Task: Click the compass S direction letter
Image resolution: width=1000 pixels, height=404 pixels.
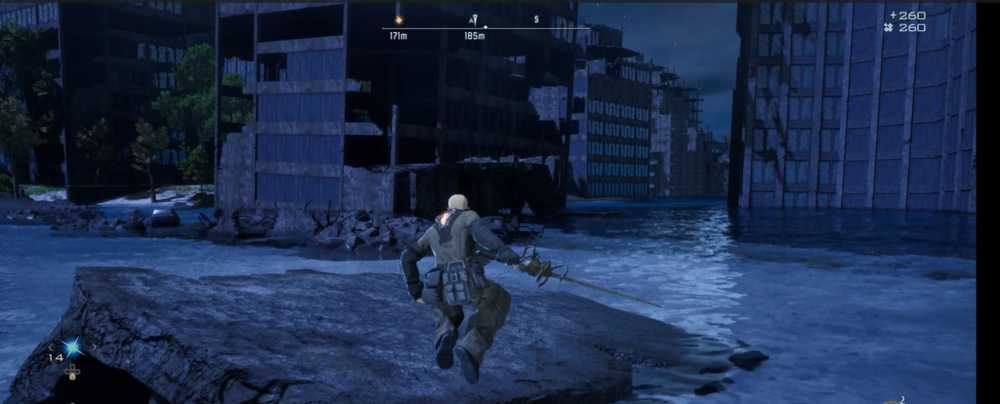Action: 536,19
